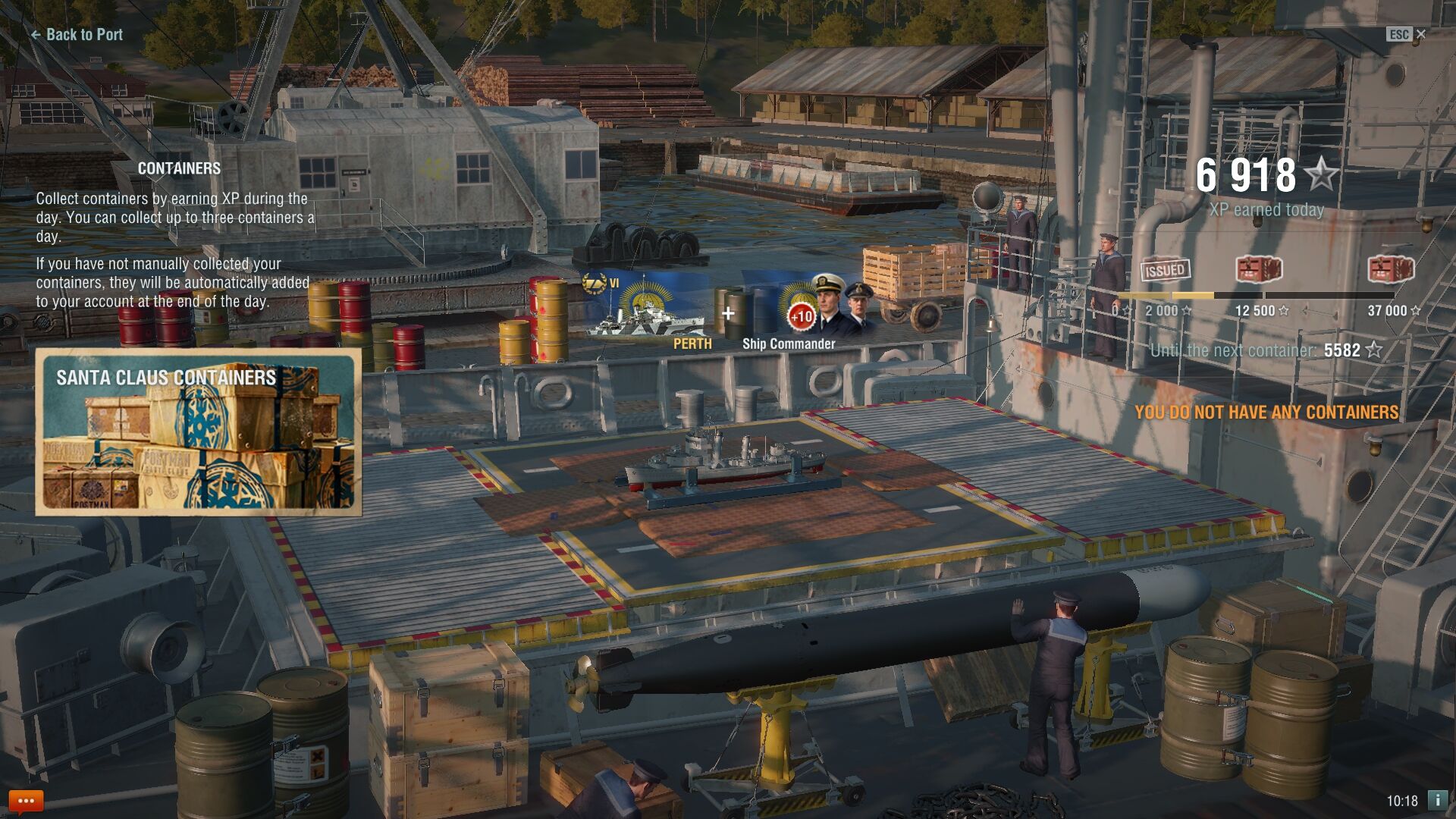The image size is (1456, 819).
Task: Select the Perth ship card
Action: click(x=649, y=307)
